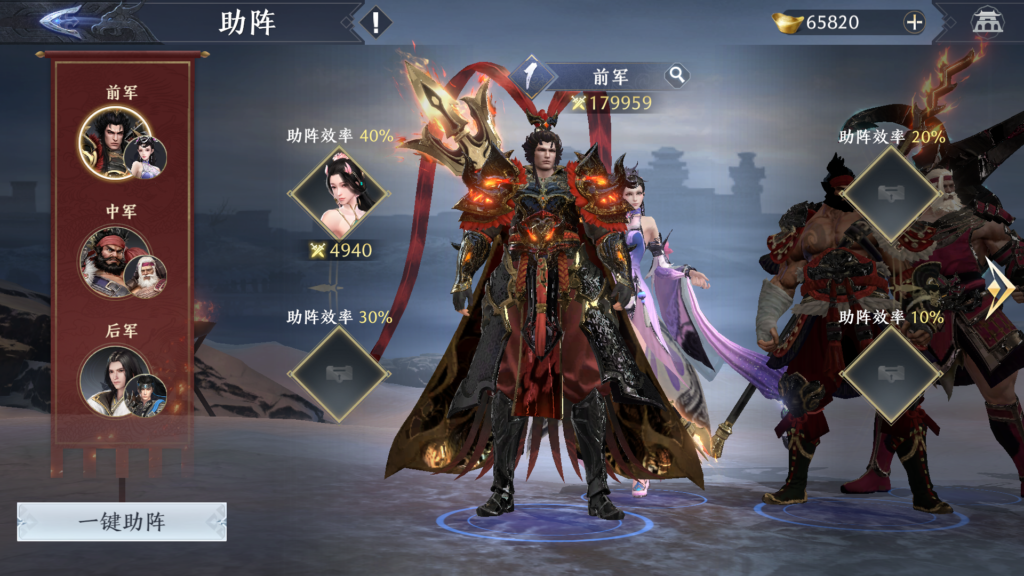The width and height of the screenshot is (1024, 576).
Task: Open the 40% efficiency female hero slot
Action: point(338,194)
